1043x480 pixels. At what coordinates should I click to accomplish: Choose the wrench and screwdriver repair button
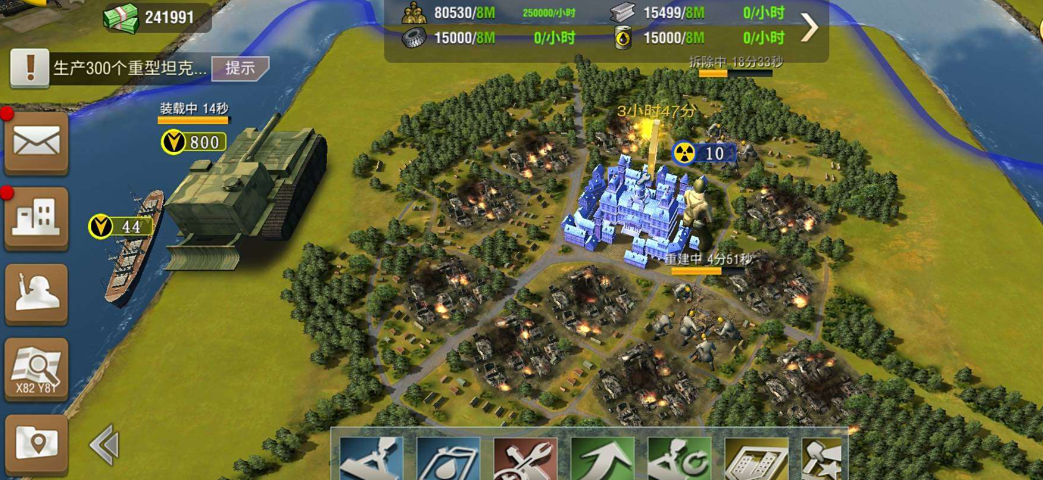525,459
